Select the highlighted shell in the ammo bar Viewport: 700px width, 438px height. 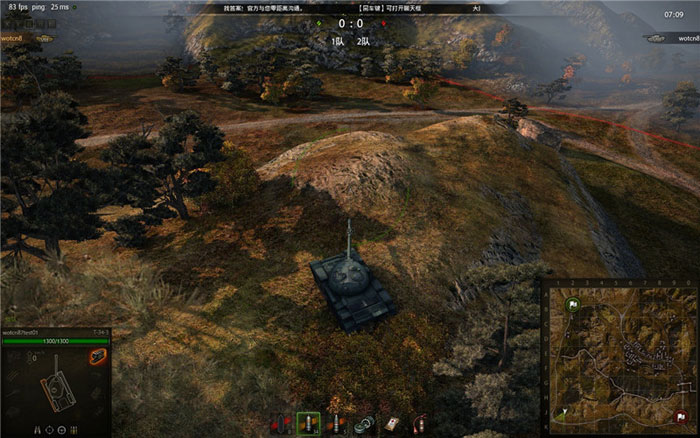click(x=309, y=425)
